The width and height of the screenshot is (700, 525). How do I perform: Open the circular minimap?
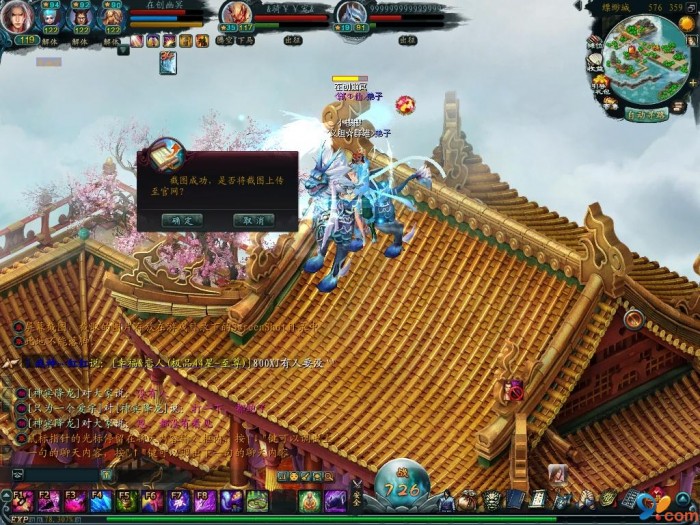tap(644, 60)
